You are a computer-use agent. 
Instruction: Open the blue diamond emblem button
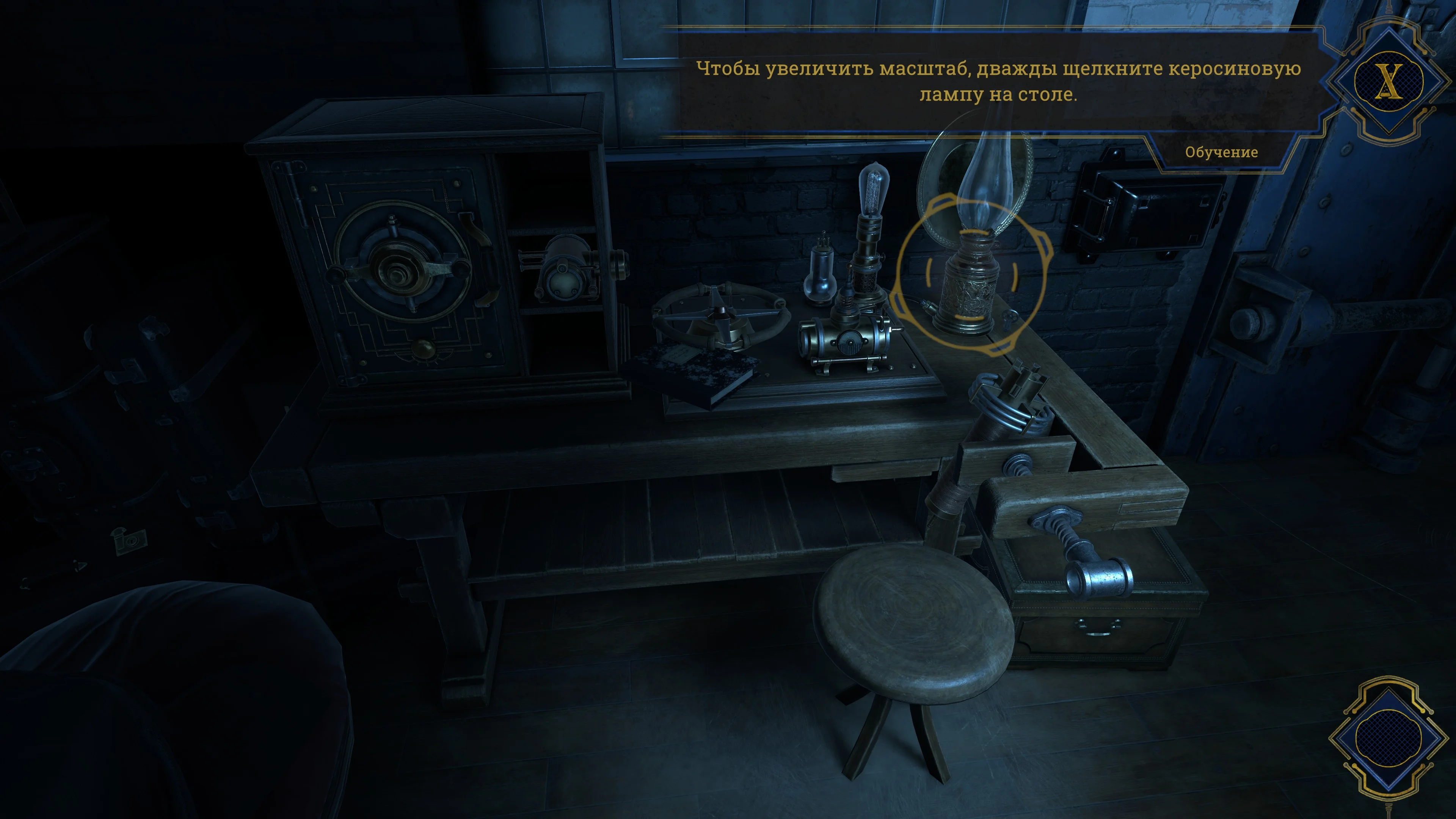[x=1388, y=736]
